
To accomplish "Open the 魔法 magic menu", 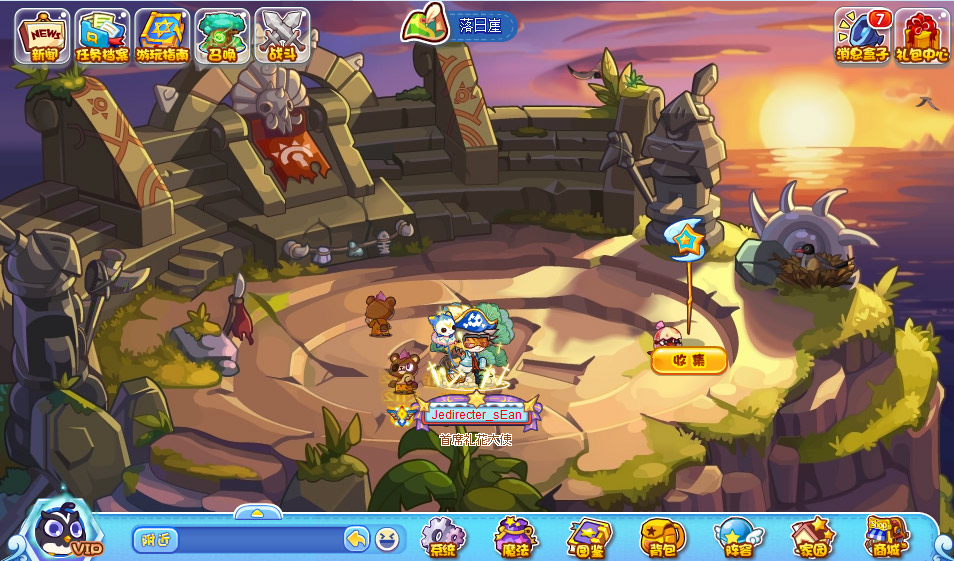I will [516, 537].
